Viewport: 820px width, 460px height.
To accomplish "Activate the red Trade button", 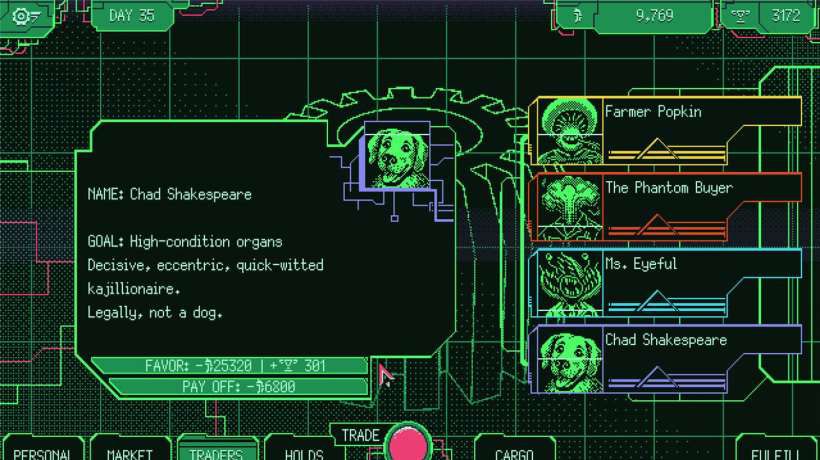I will point(408,444).
